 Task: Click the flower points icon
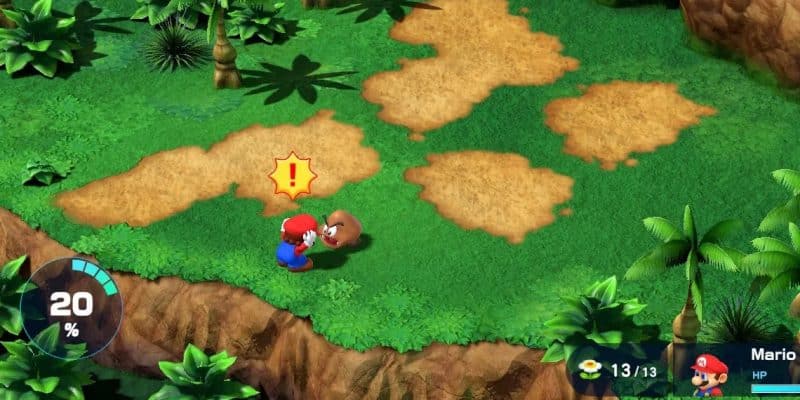coord(591,369)
